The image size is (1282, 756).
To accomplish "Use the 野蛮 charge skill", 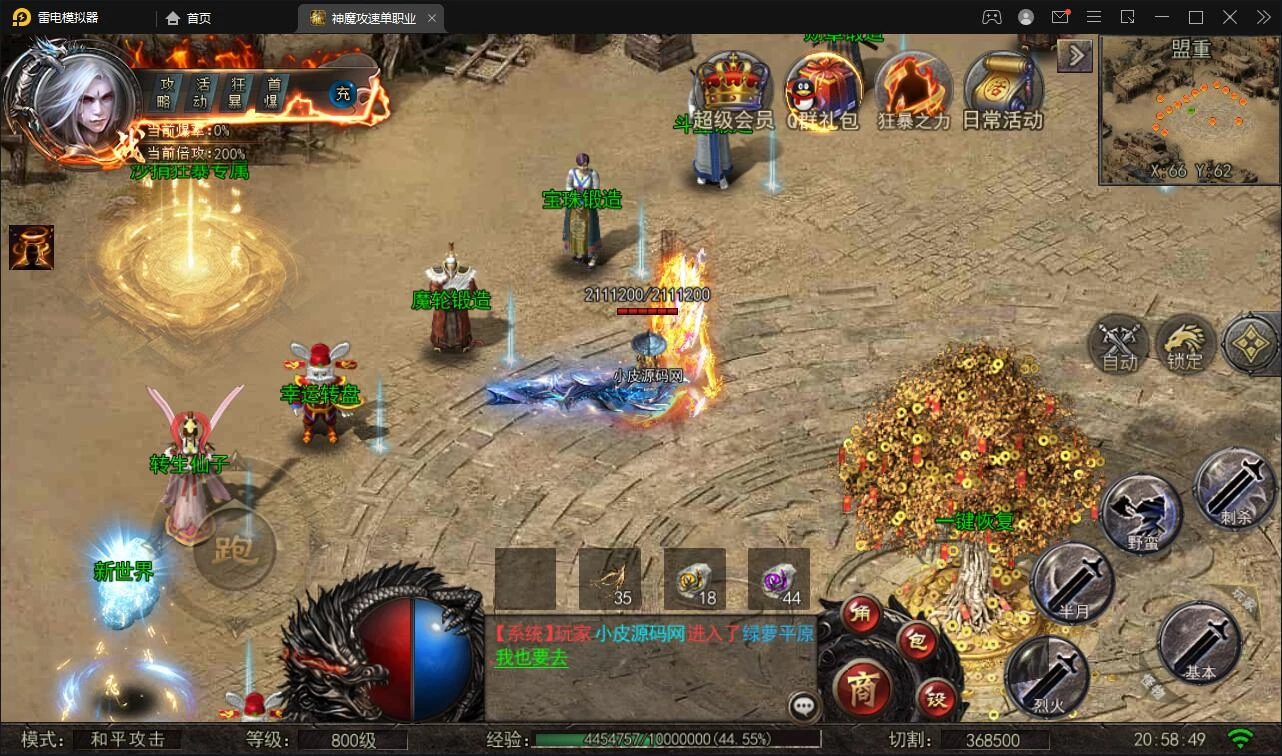I will click(1141, 512).
